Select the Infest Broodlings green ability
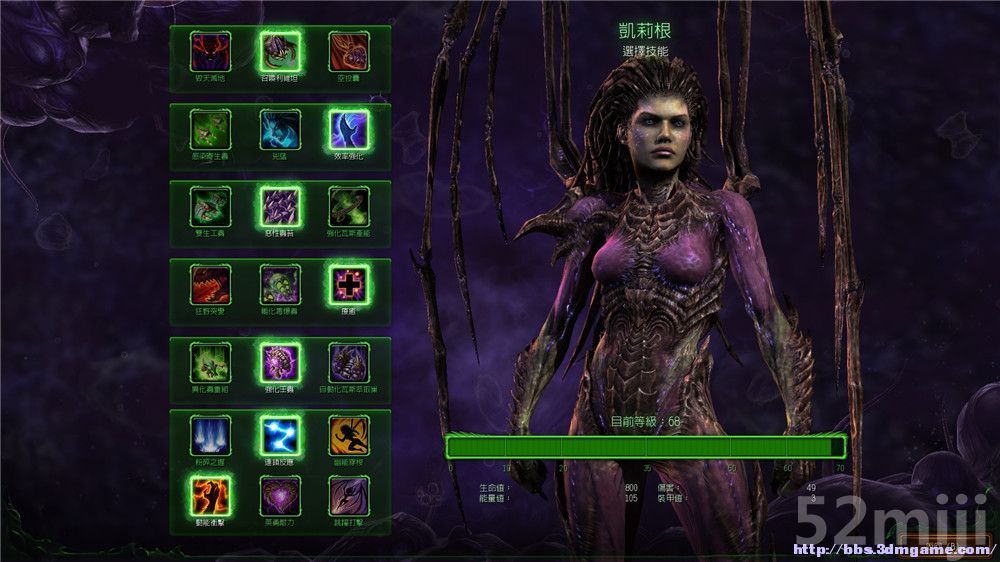This screenshot has height=562, width=1000. 210,129
